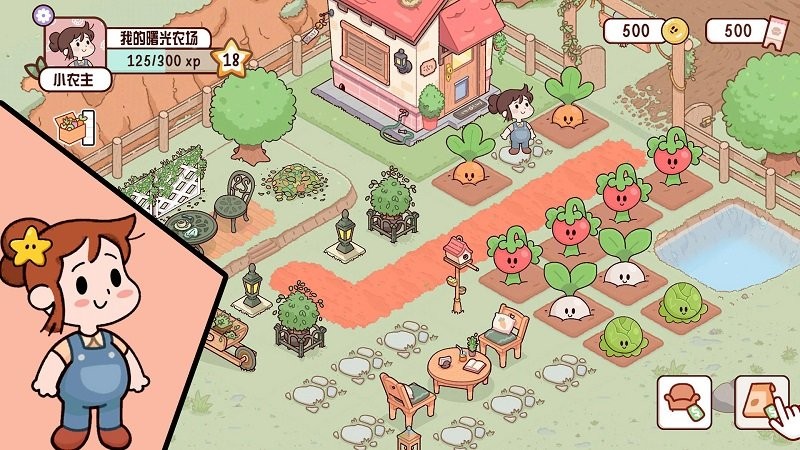Select the level 18 star badge
Screen dimensions: 800x450
(231, 58)
